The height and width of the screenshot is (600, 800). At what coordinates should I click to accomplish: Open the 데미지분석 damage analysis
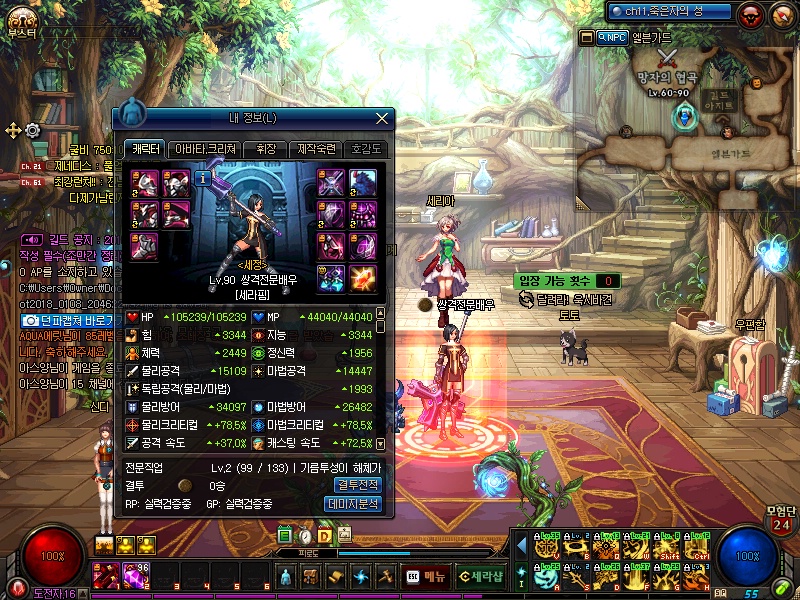click(355, 504)
